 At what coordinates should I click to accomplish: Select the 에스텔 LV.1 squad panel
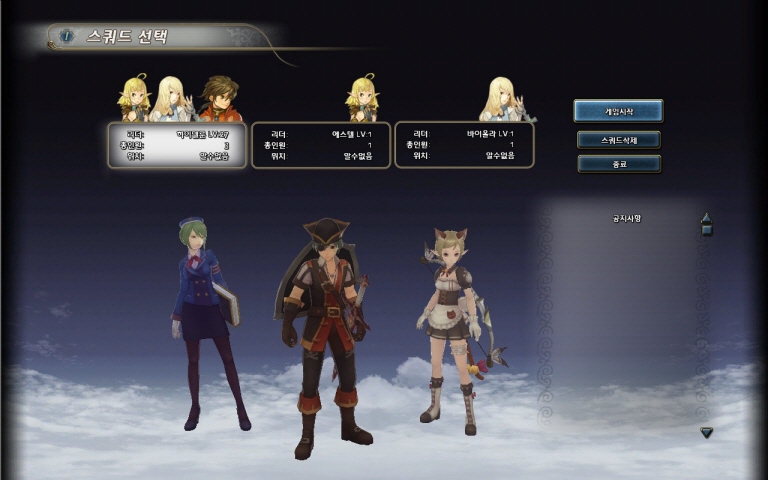321,144
